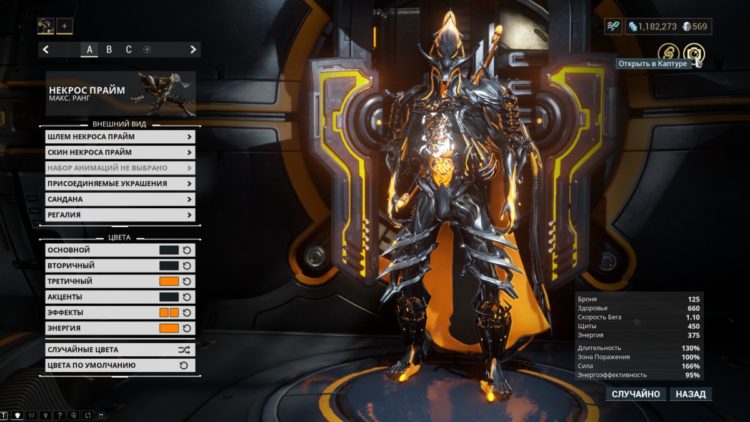Select appearance config slot C
Image resolution: width=750 pixels, height=422 pixels.
(128, 49)
